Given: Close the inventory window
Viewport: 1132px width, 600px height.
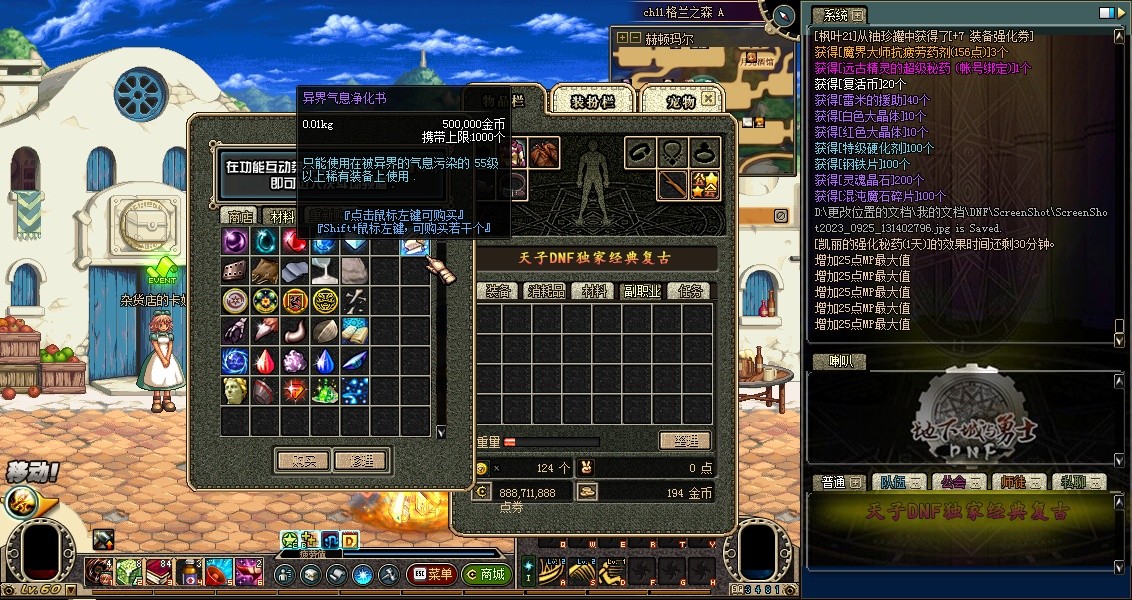Looking at the screenshot, I should point(709,98).
